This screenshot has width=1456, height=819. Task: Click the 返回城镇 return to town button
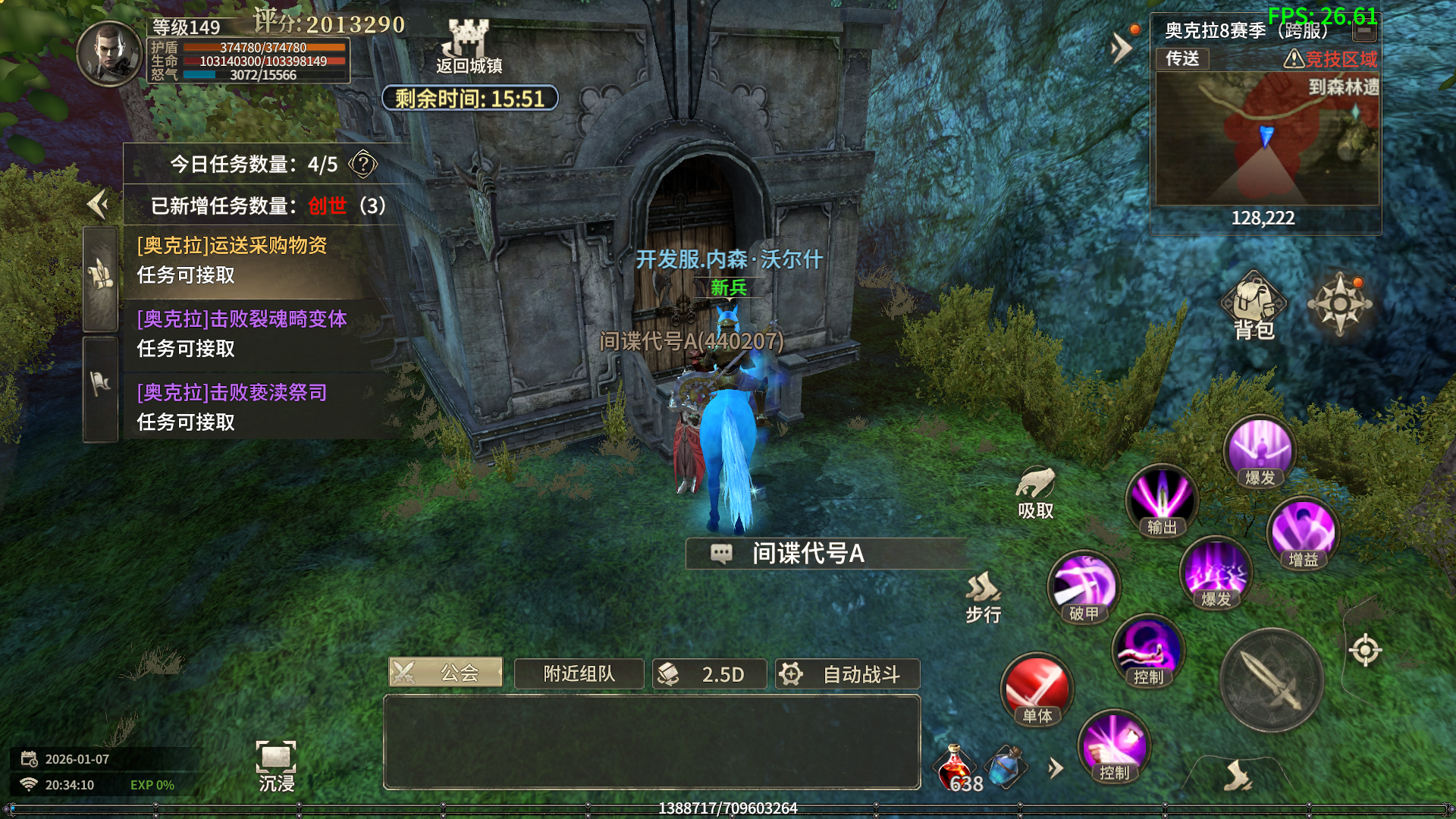(x=469, y=45)
